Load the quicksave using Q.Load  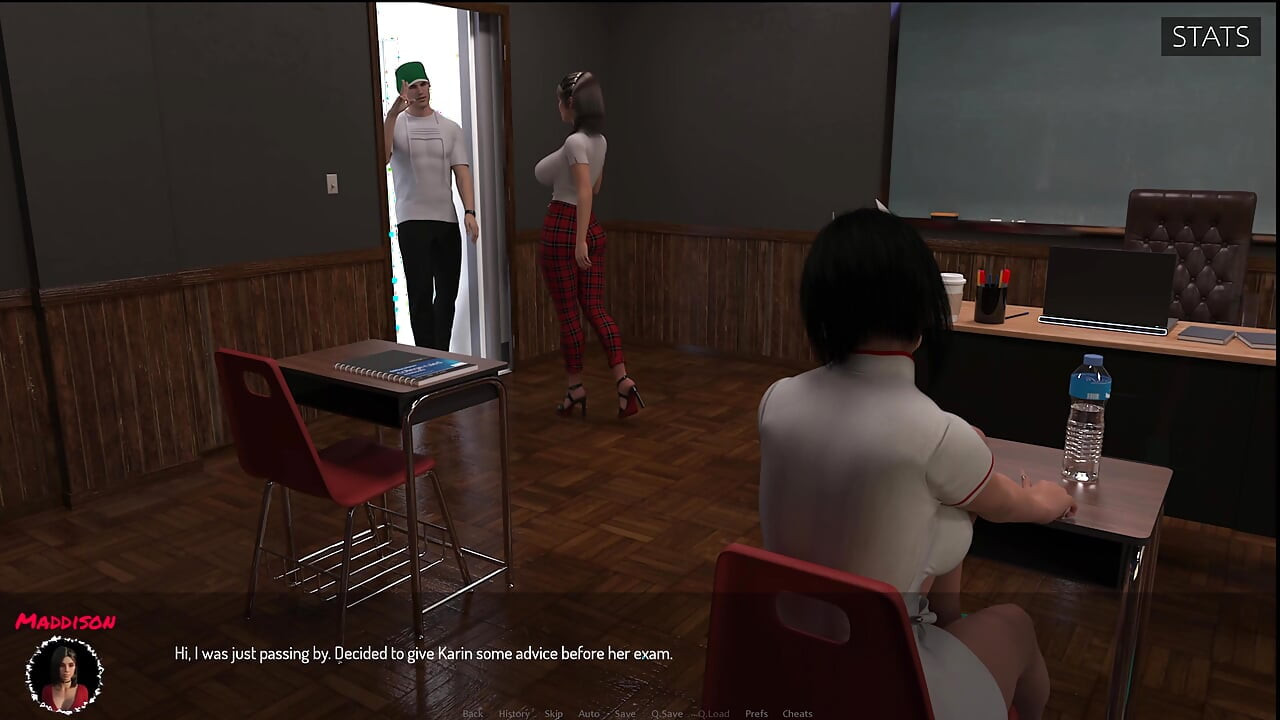coord(713,713)
